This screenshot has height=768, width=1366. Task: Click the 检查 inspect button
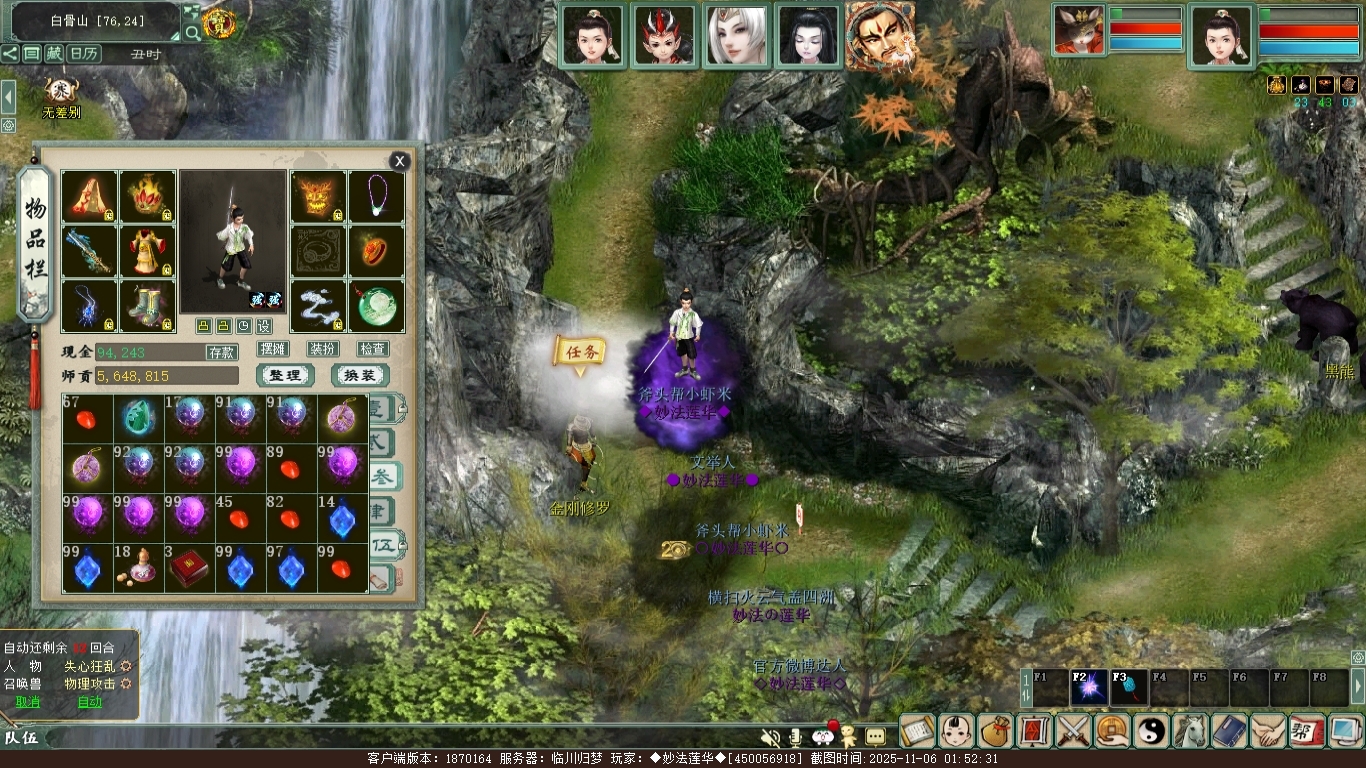point(373,349)
